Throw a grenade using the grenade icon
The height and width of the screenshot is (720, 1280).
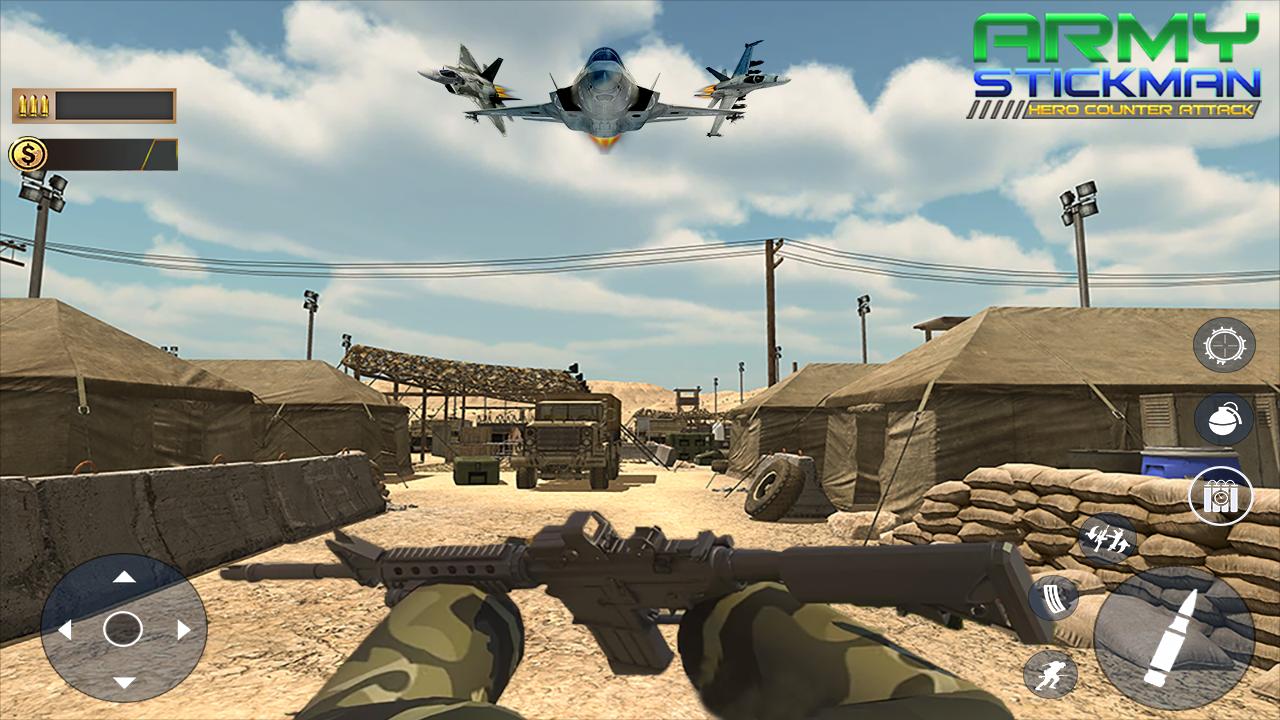click(1222, 418)
